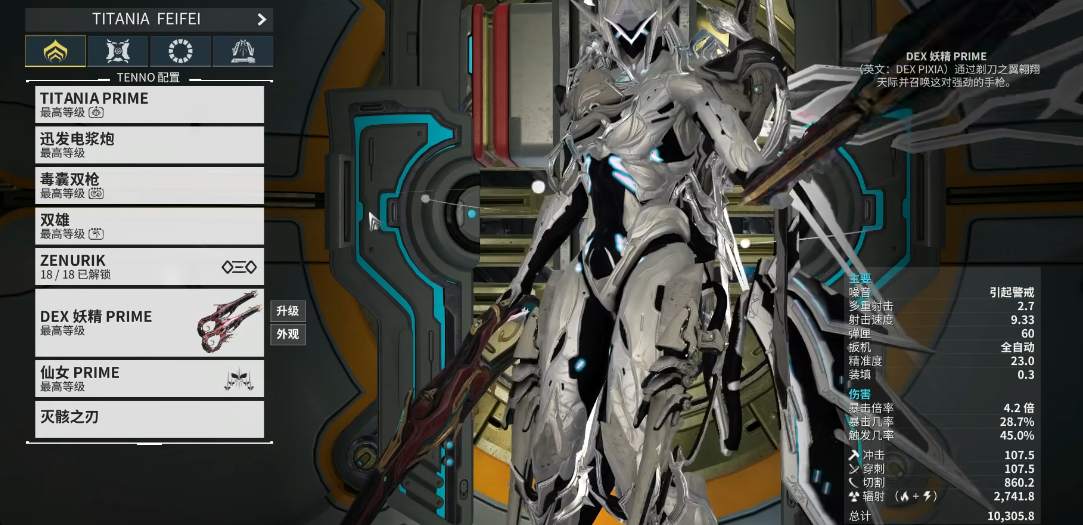
Task: Select the DEX 妖精 PRIME weapon slot
Action: pos(150,322)
